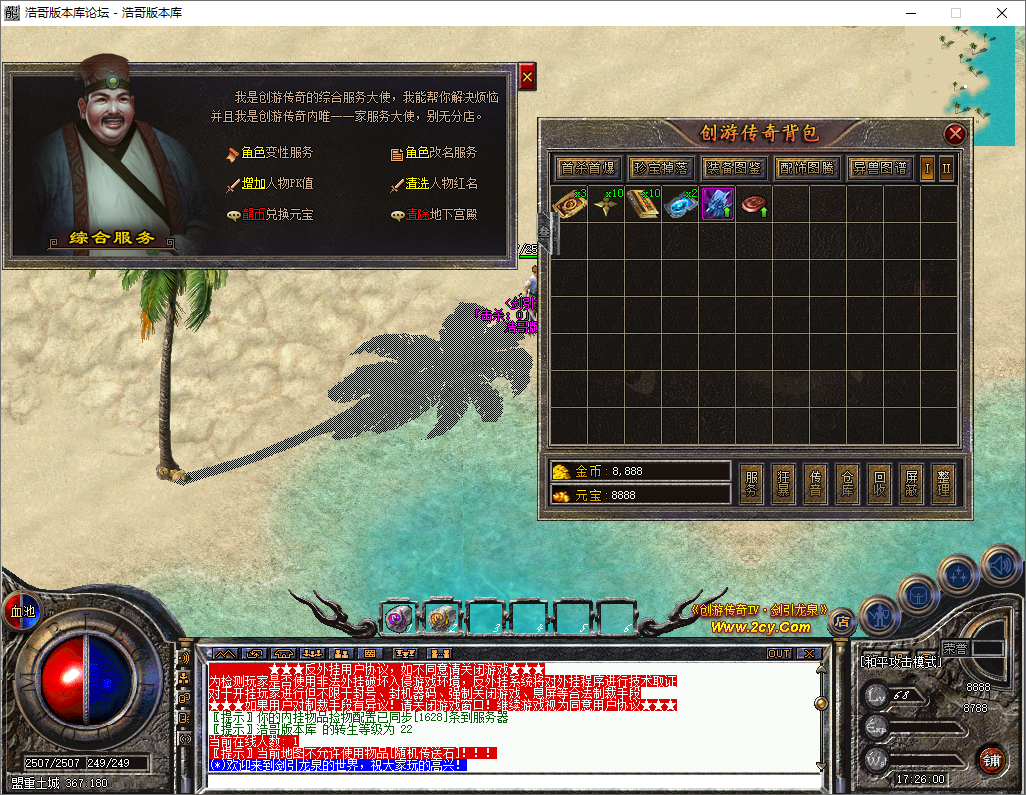The image size is (1026, 795).
Task: Close the 创游传奇背包 inventory window
Action: point(955,134)
